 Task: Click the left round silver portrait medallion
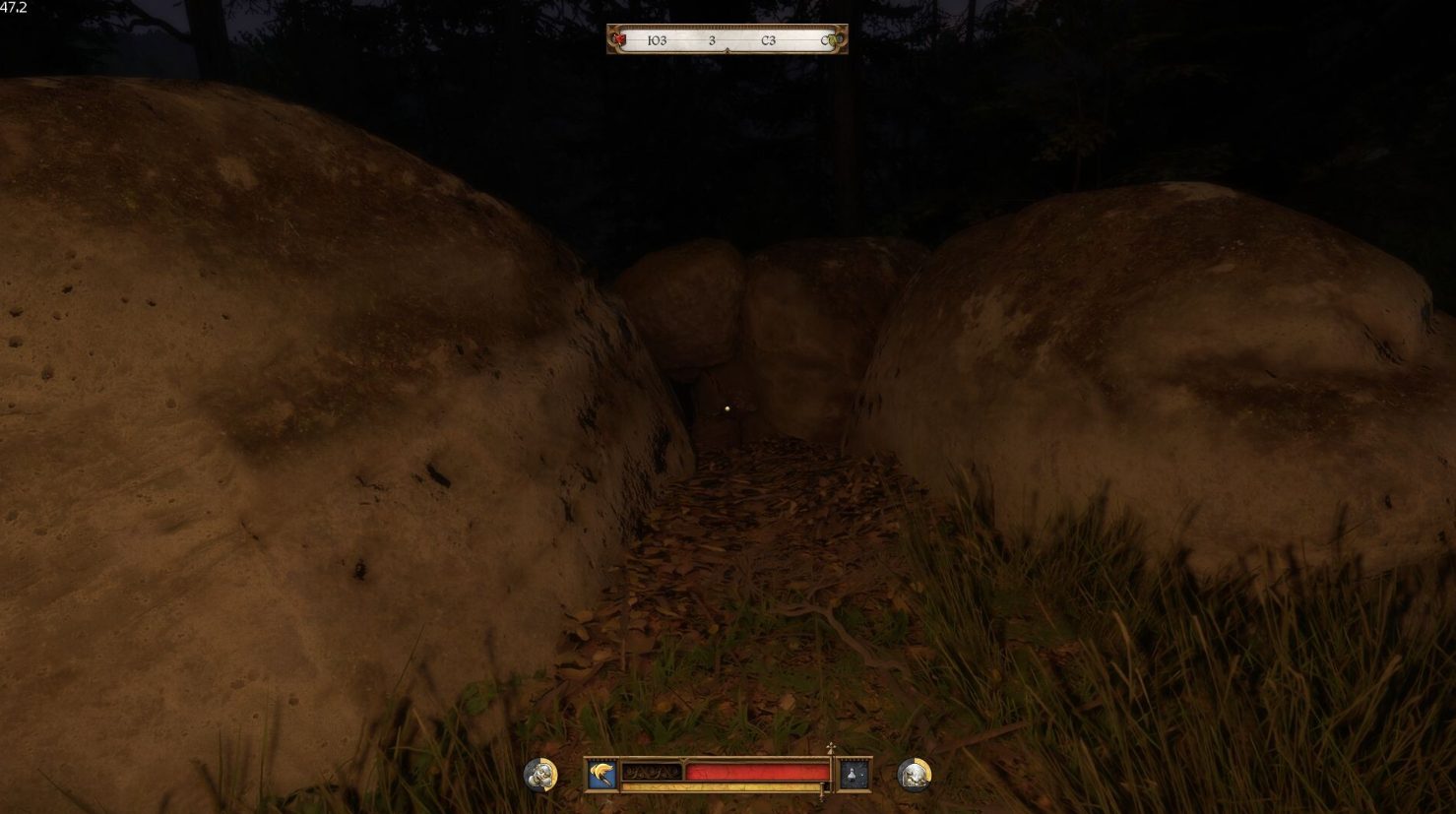click(x=539, y=775)
